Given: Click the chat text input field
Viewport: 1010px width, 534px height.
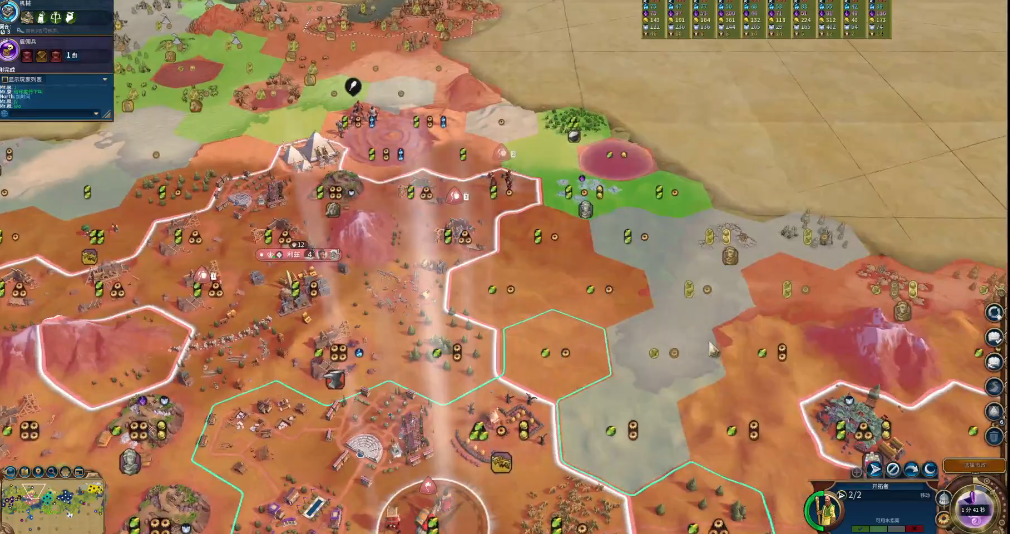Looking at the screenshot, I should (50, 113).
